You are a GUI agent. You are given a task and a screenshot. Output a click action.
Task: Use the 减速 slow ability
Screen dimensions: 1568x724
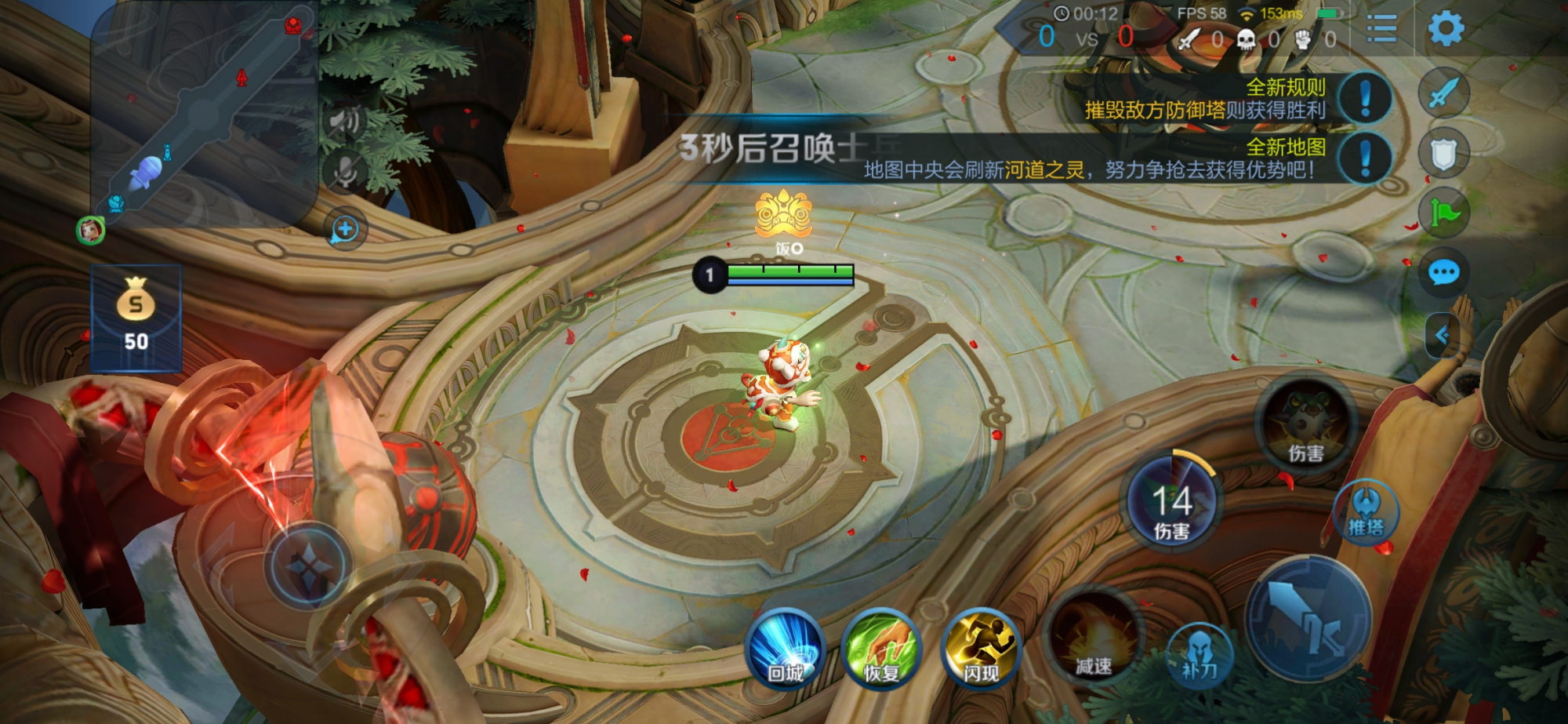[1094, 639]
